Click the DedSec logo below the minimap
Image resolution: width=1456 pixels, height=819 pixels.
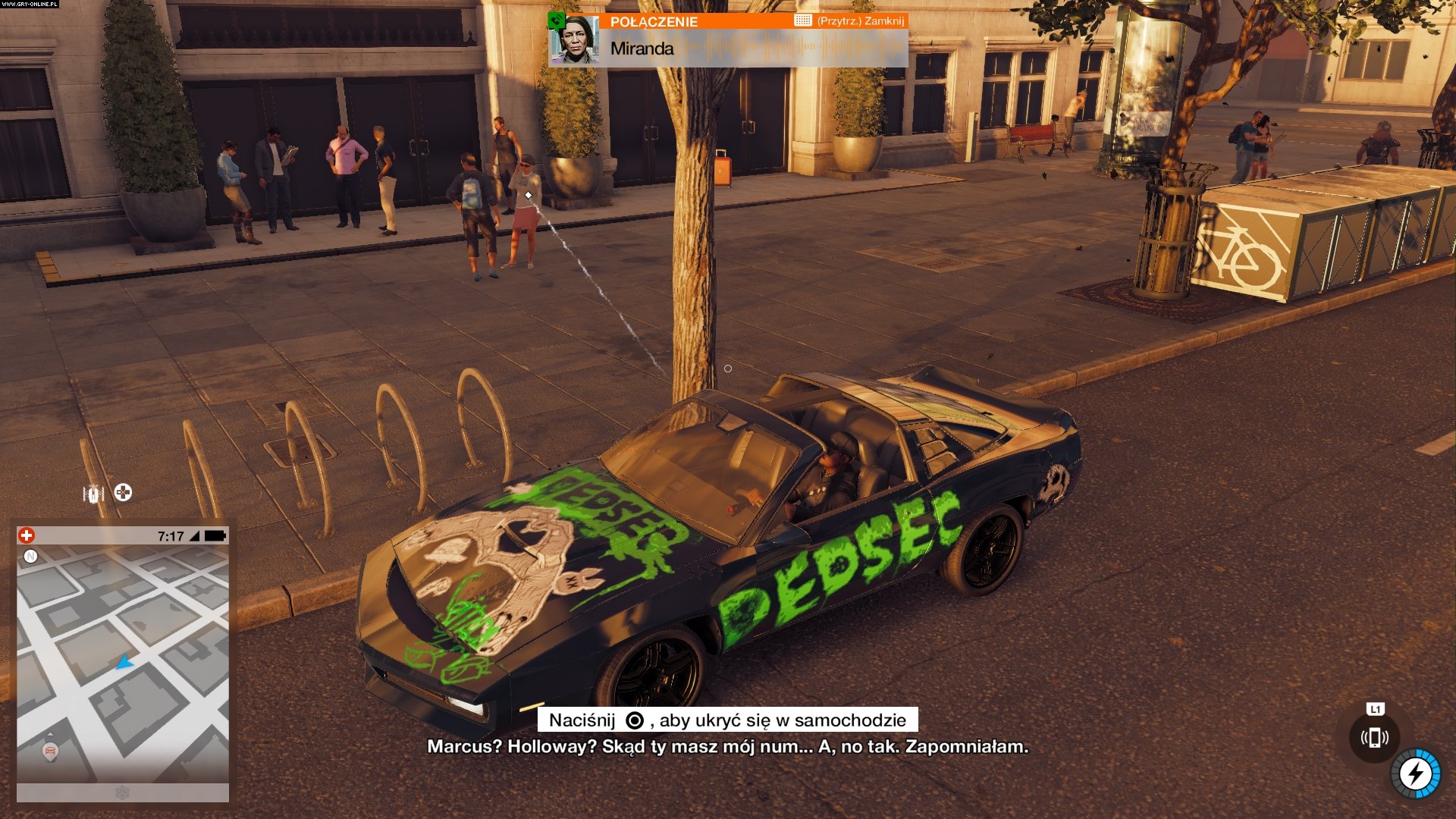click(x=122, y=792)
